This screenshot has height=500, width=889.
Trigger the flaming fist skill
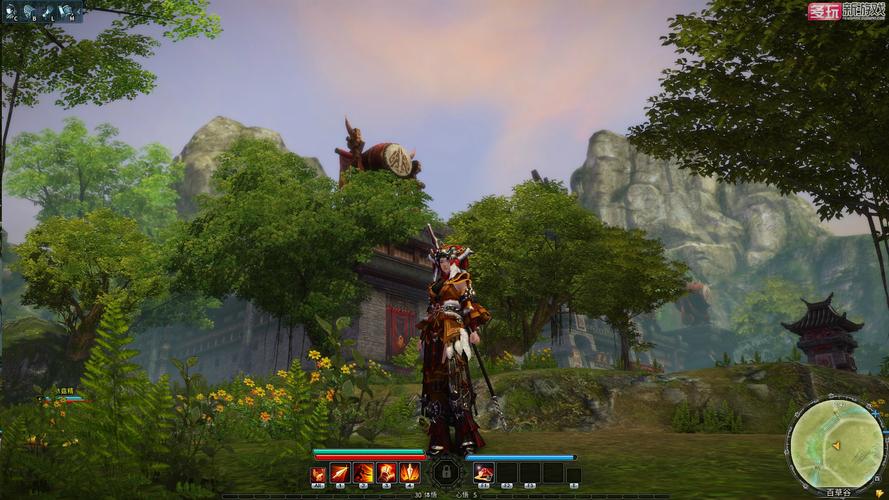[x=386, y=472]
